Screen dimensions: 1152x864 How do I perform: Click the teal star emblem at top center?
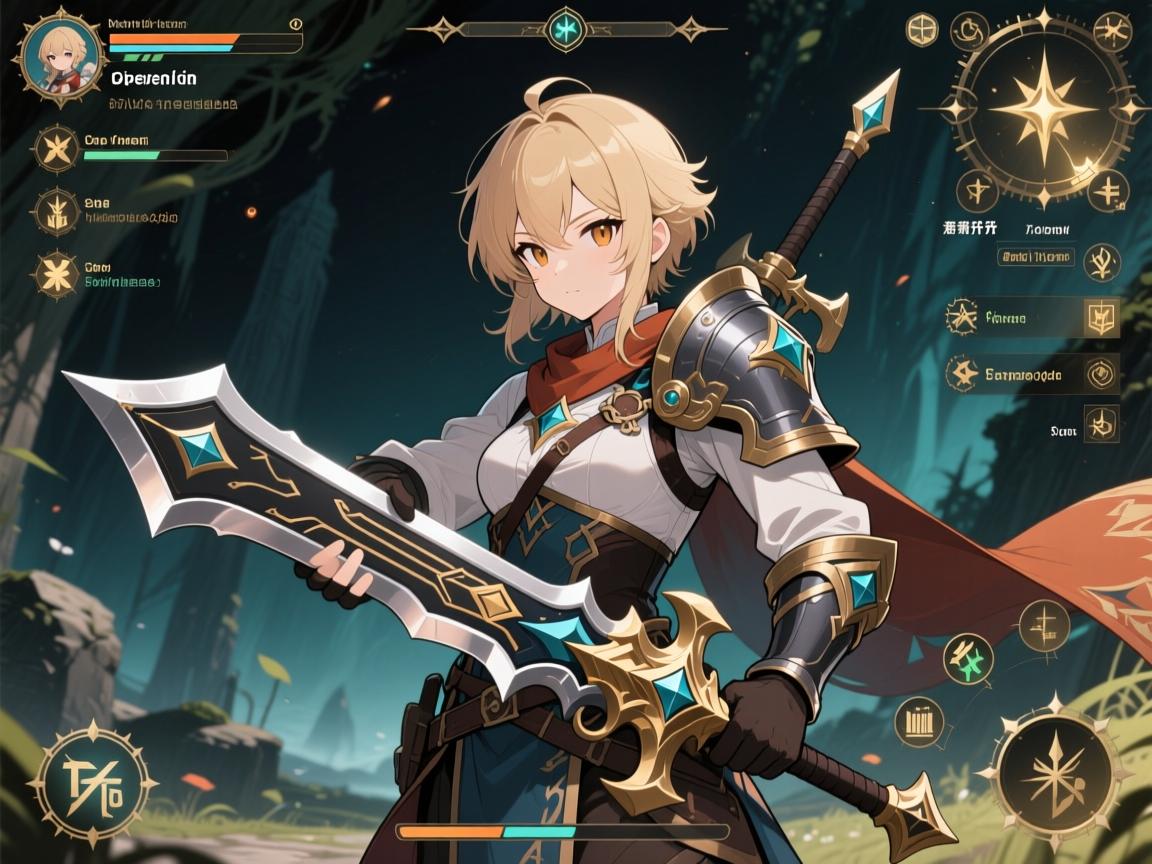(565, 28)
